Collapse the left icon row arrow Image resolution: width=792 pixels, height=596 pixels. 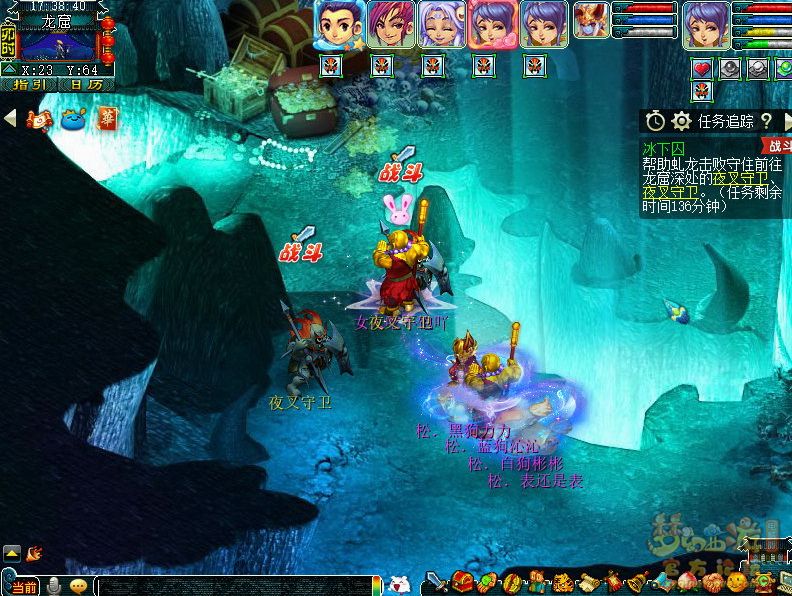click(10, 118)
